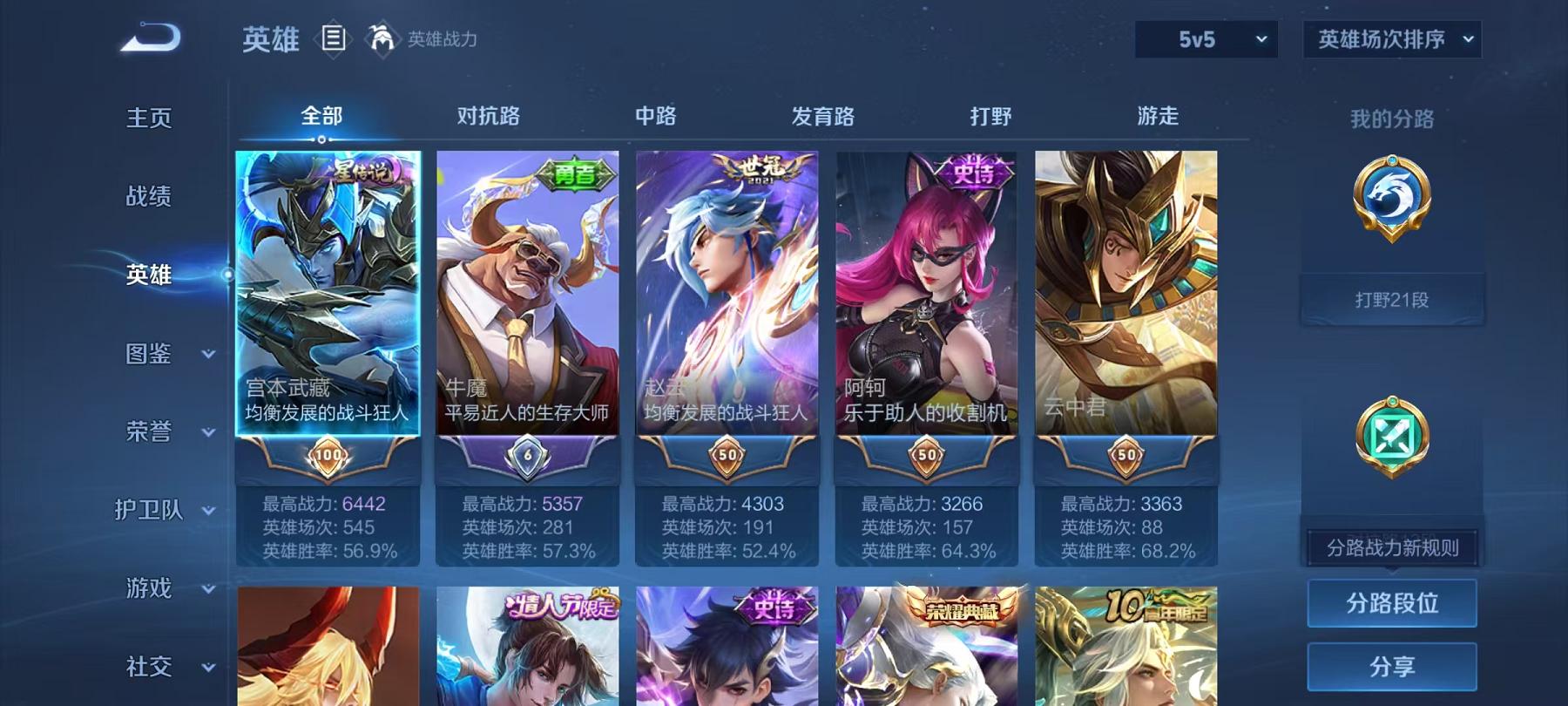Open the 英雄场次排序 sorting dropdown
Image resolution: width=1568 pixels, height=706 pixels.
coord(1391,38)
